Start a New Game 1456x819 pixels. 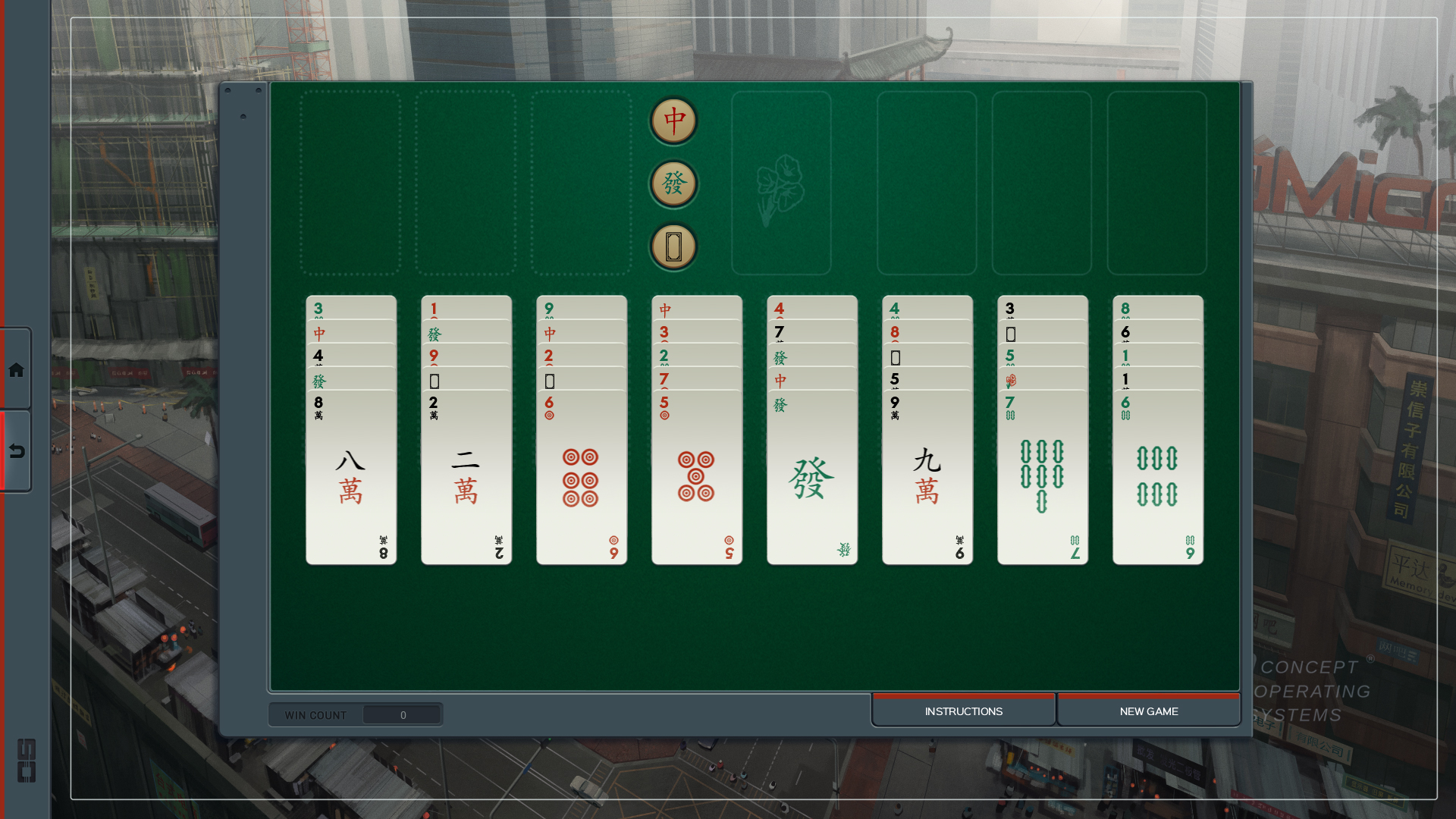(1149, 711)
